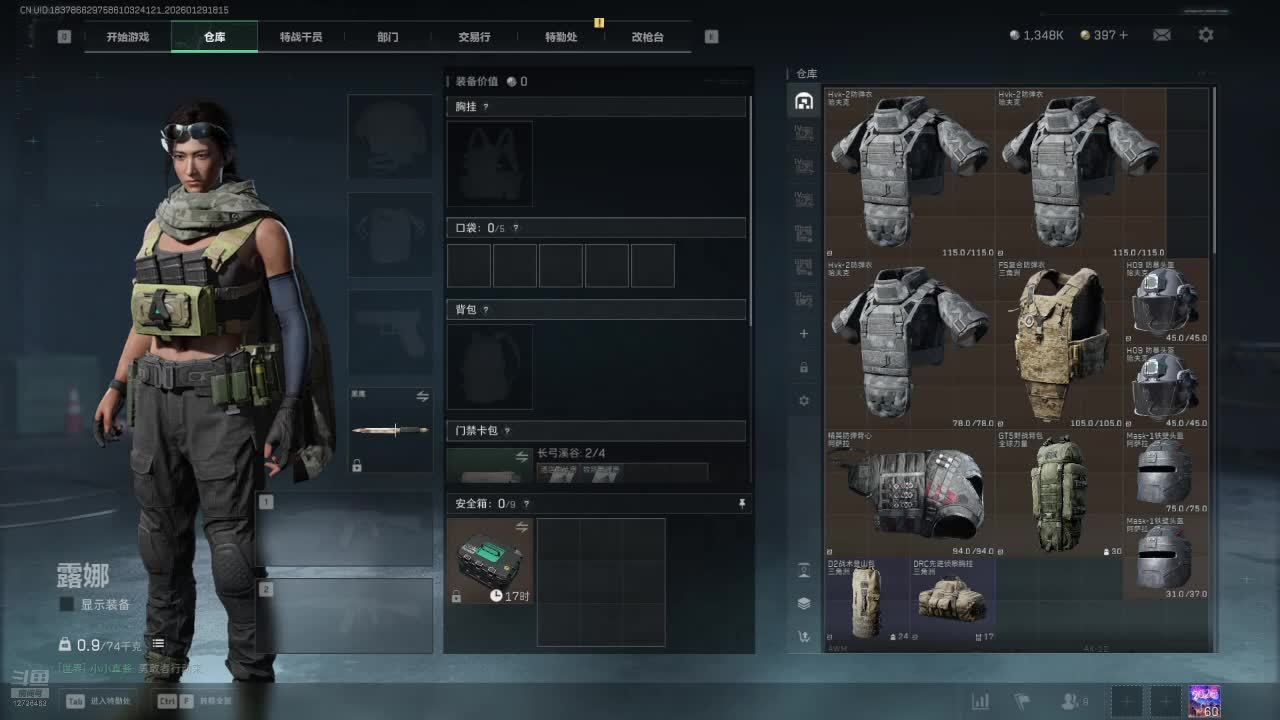Screen dimensions: 1280x720
Task: Select the 精英防弹背心 armor item
Action: (909, 493)
